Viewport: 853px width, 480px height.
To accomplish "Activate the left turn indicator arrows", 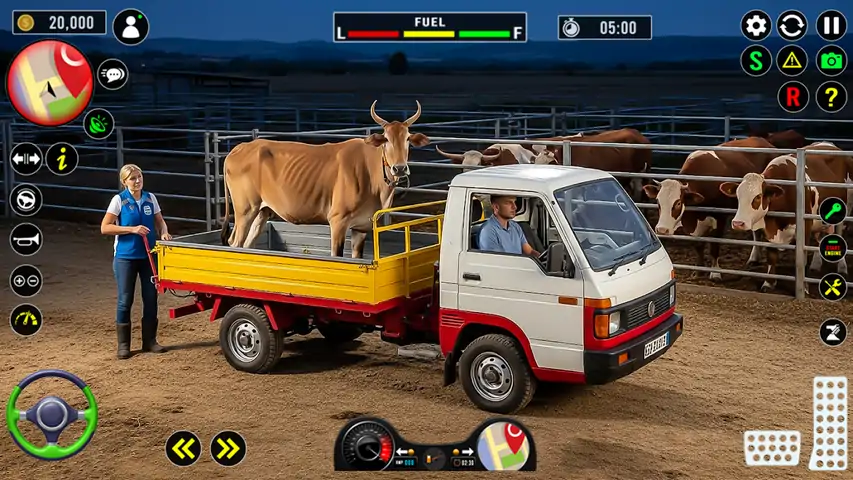I will (183, 448).
